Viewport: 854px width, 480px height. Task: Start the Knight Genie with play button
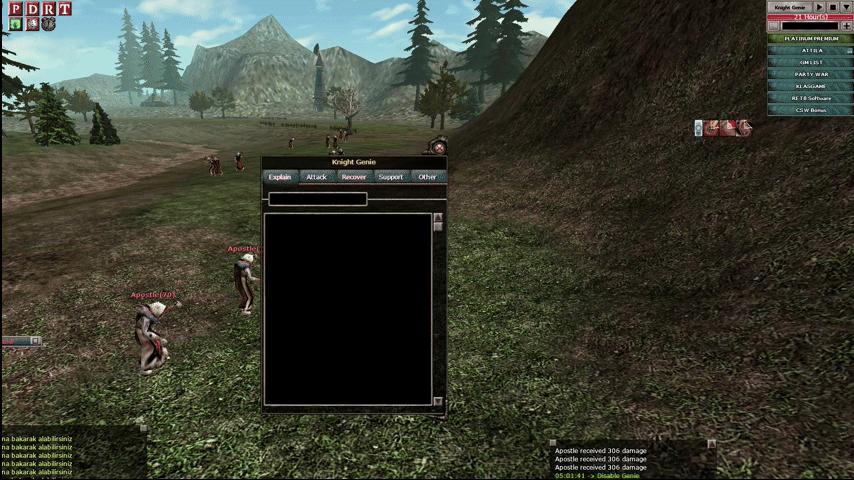(819, 7)
